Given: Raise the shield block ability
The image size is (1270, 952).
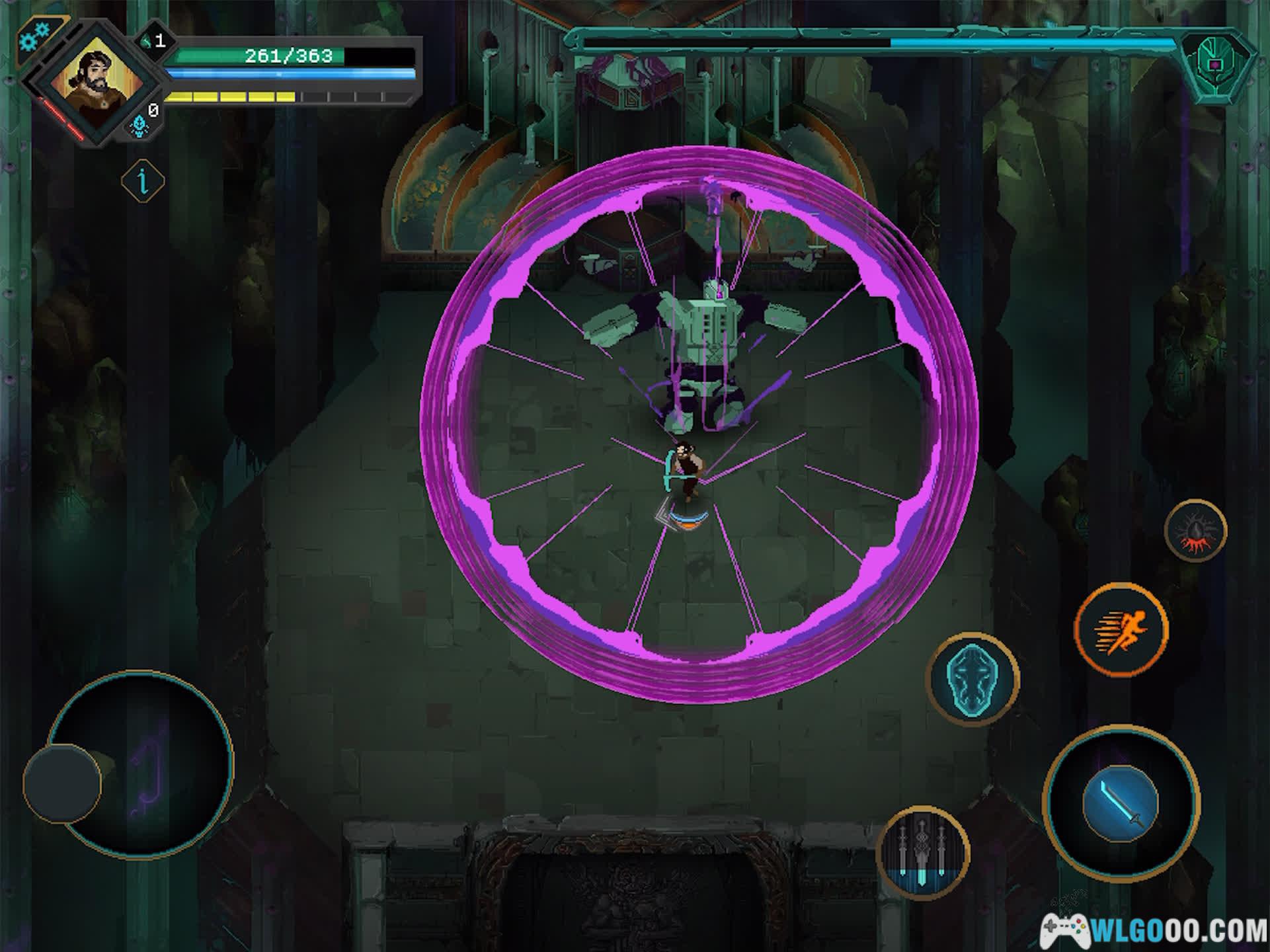Looking at the screenshot, I should point(974,678).
